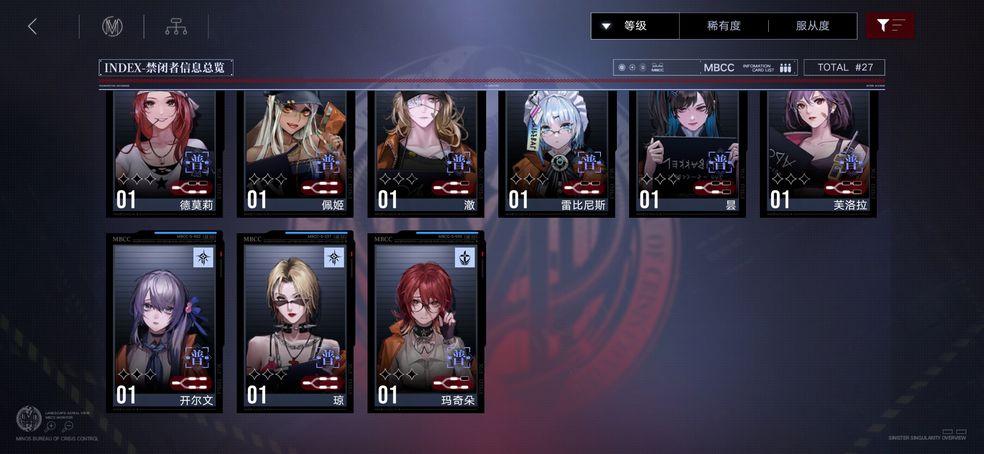The image size is (984, 454).
Task: Open the hierarchy tree icon
Action: coord(176,27)
